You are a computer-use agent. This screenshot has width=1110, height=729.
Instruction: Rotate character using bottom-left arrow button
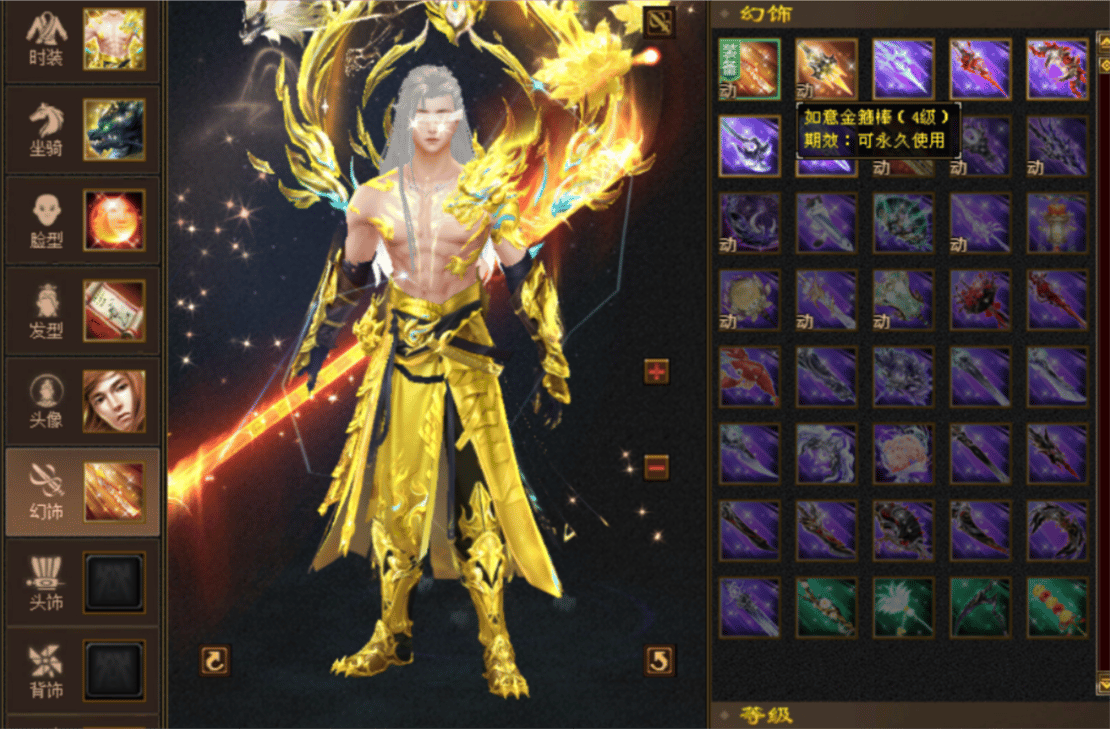215,660
